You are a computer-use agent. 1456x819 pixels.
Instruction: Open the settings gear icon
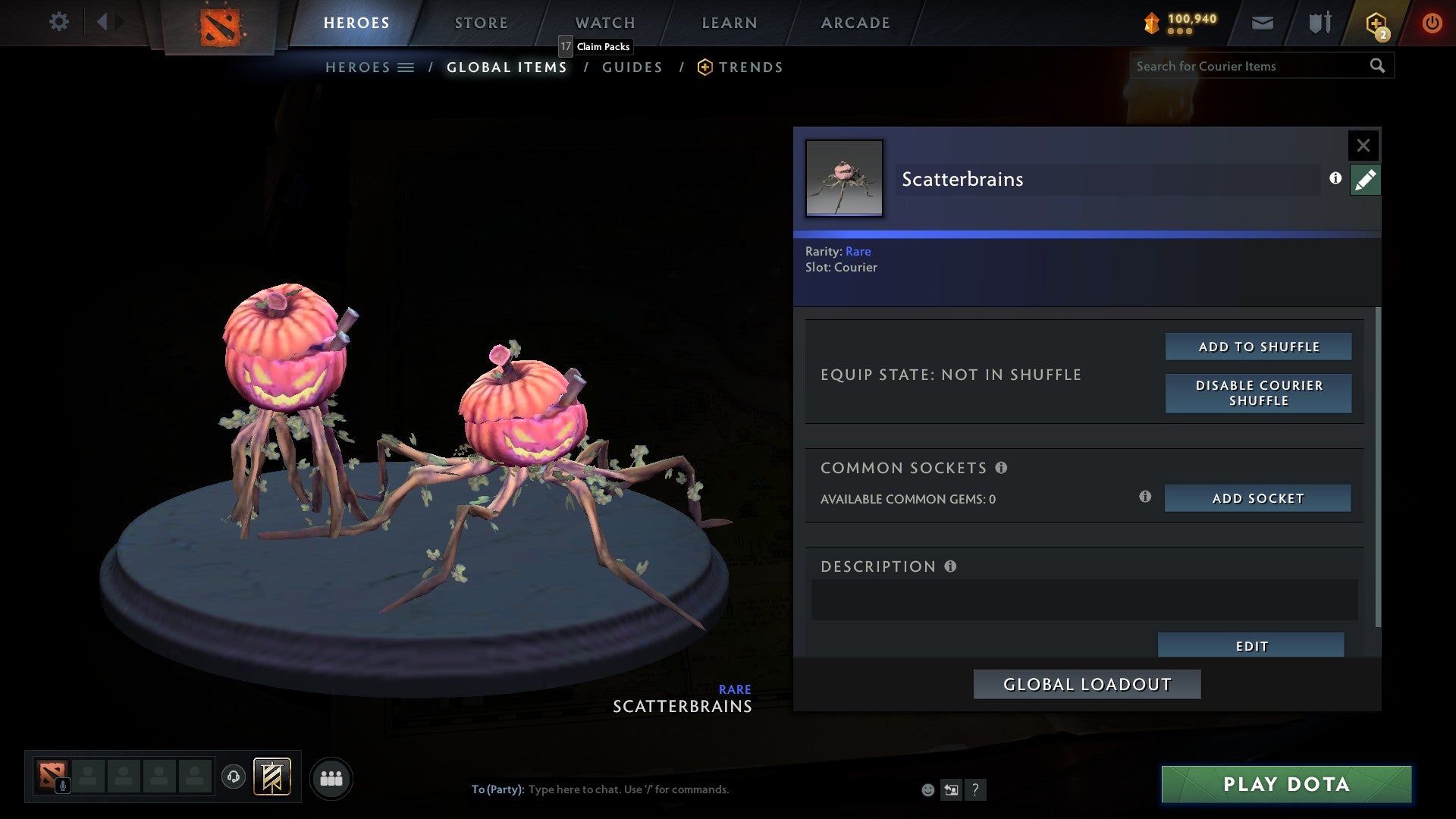coord(59,22)
